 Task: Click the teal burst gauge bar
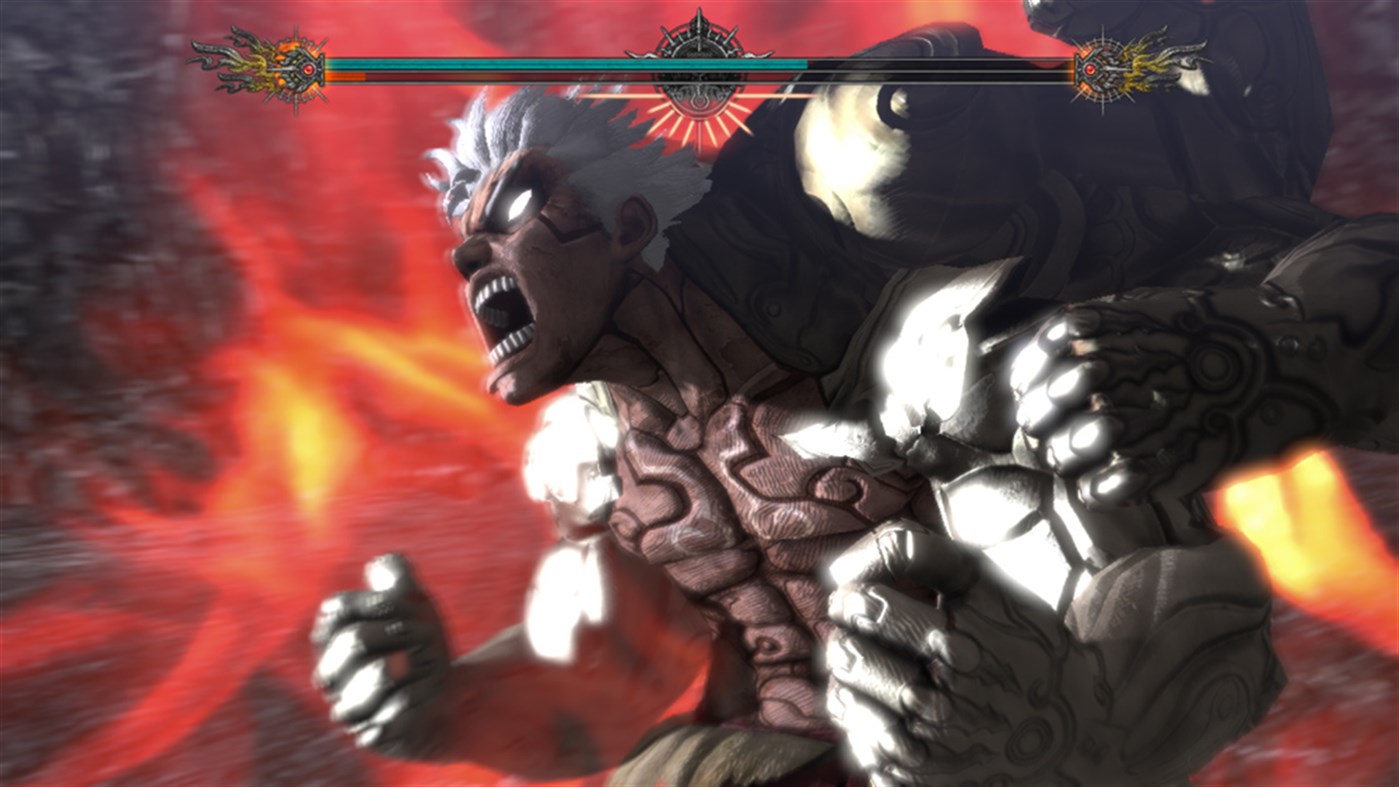[560, 63]
